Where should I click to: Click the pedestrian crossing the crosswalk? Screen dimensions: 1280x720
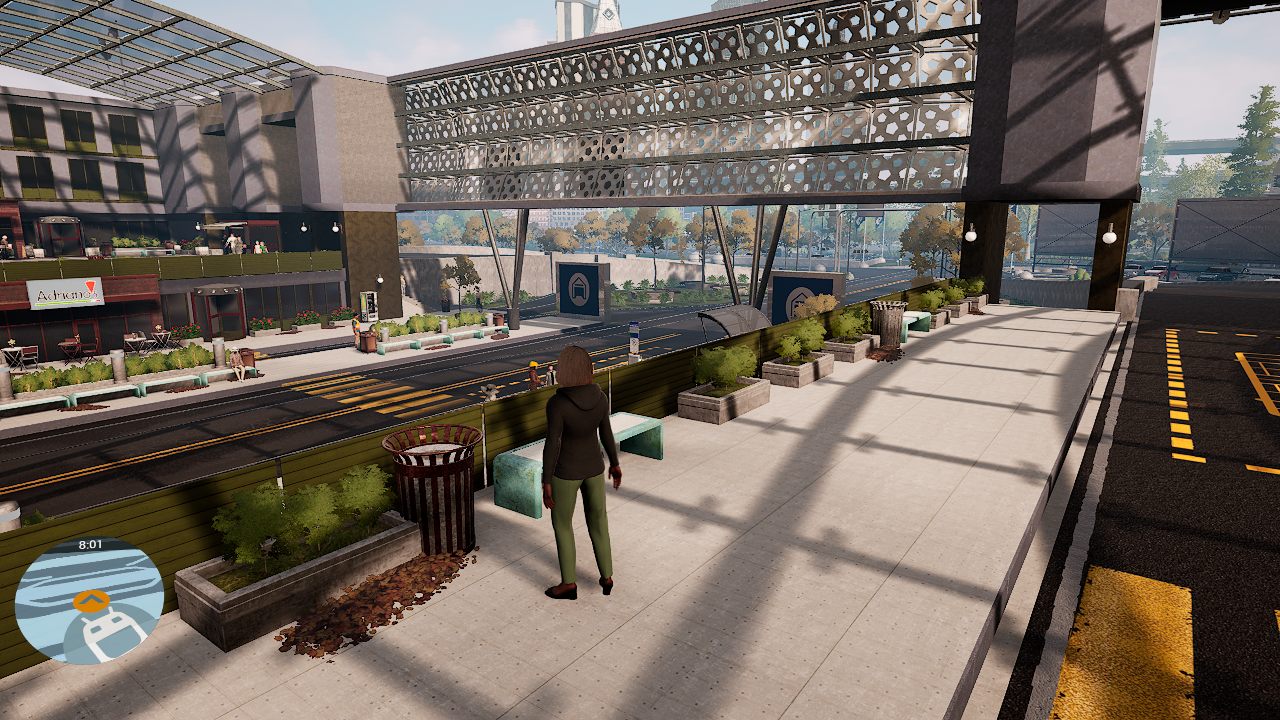534,374
